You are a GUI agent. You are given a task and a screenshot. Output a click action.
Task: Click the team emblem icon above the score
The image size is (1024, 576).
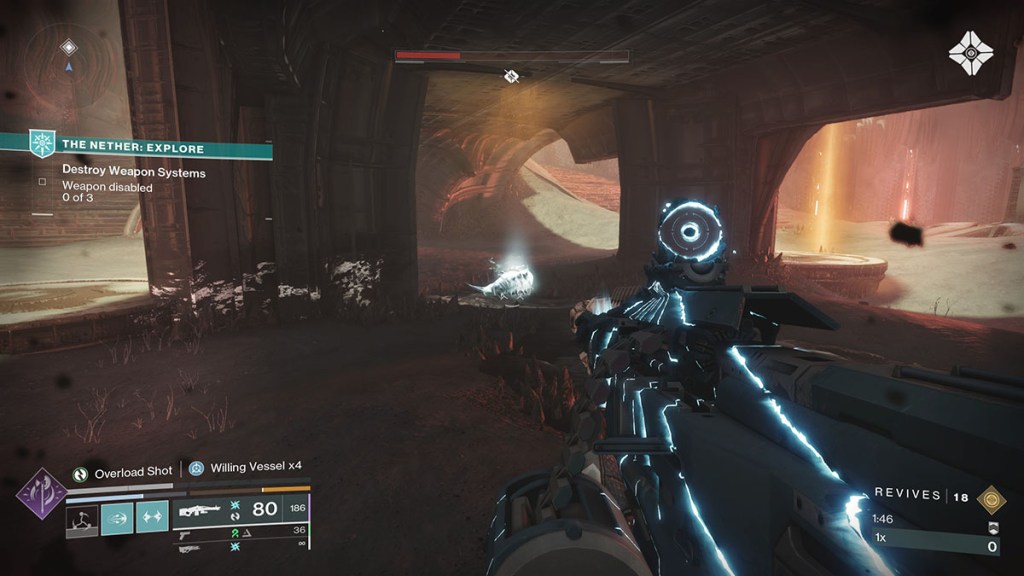coord(992,526)
